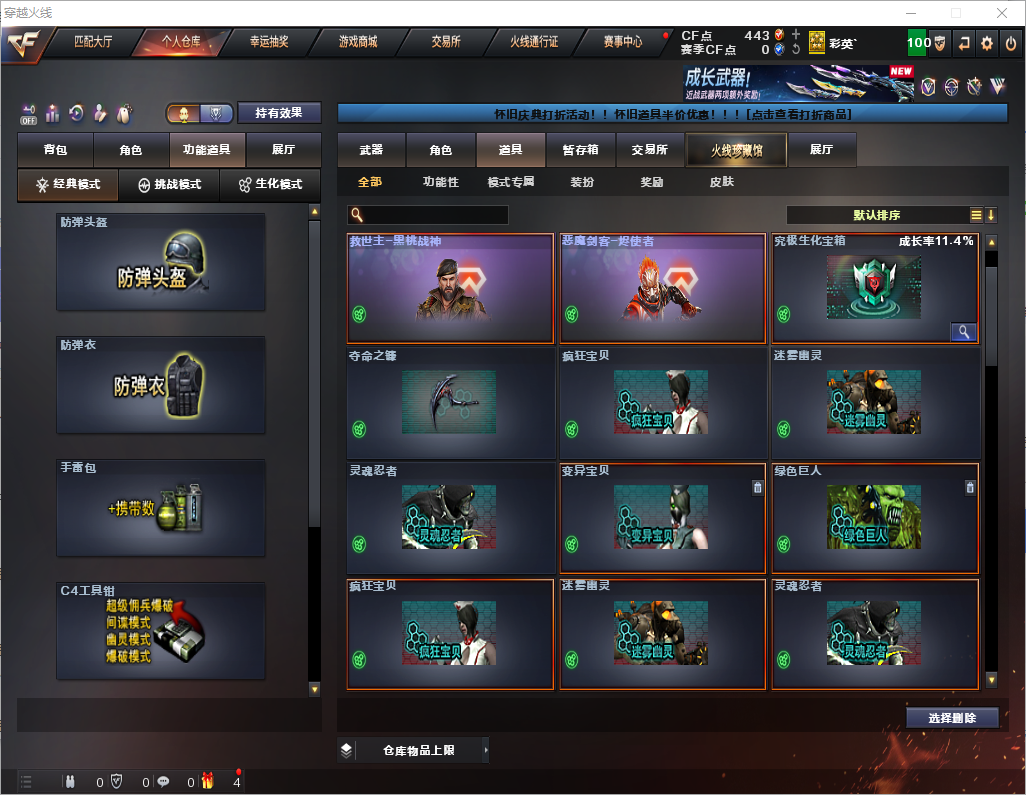The width and height of the screenshot is (1026, 795).
Task: Go to 幸运抽奖 lucky draw
Action: (268, 43)
